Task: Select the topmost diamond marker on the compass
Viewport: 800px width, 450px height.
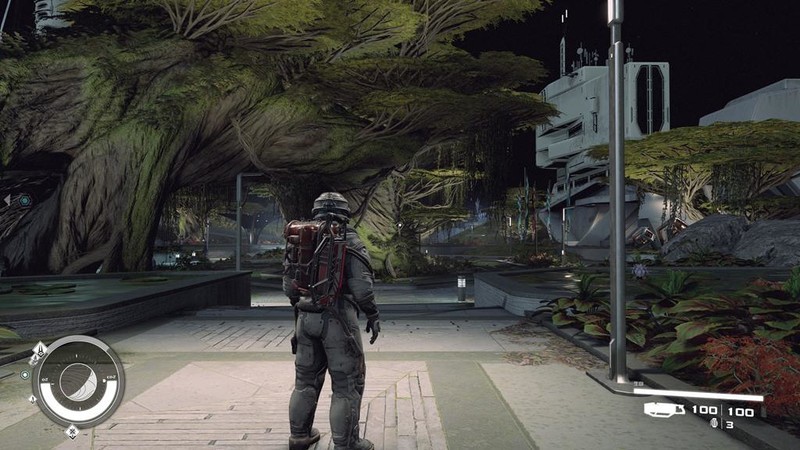Action: point(39,349)
